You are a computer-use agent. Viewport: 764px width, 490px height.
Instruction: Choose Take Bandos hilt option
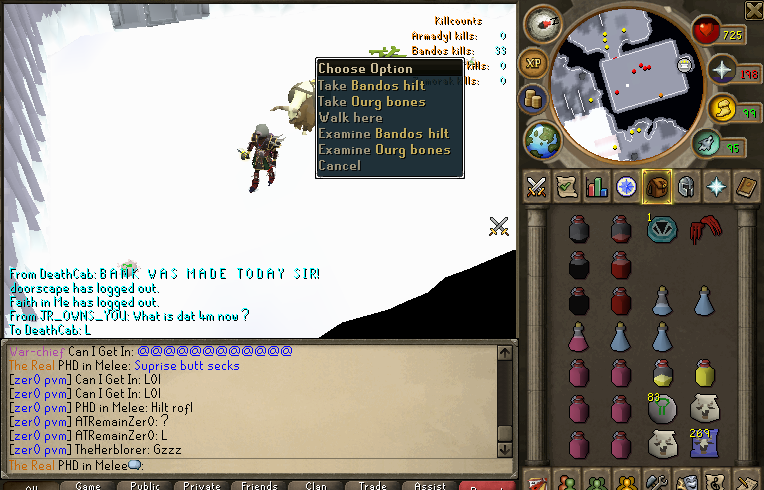371,86
